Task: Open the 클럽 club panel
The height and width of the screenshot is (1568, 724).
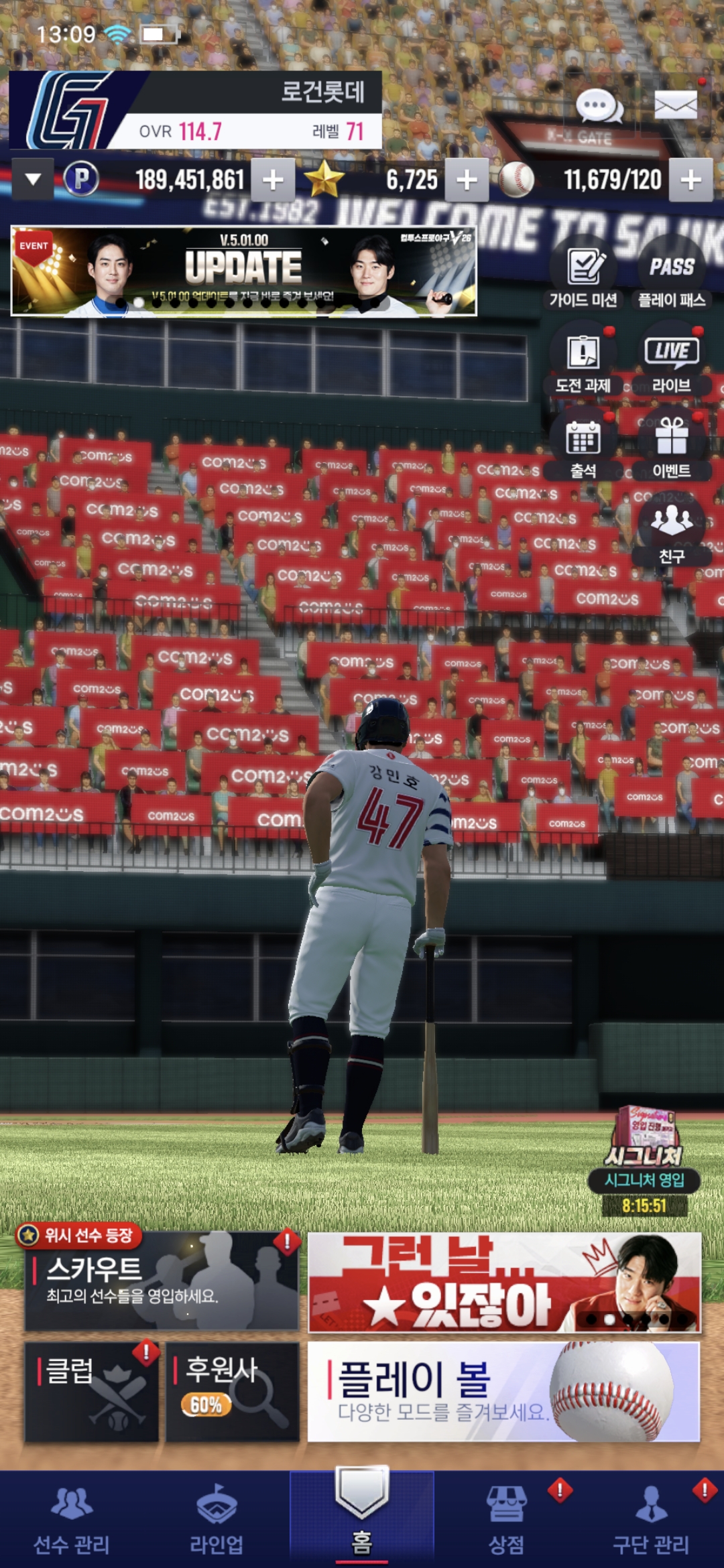Action: (92, 1391)
